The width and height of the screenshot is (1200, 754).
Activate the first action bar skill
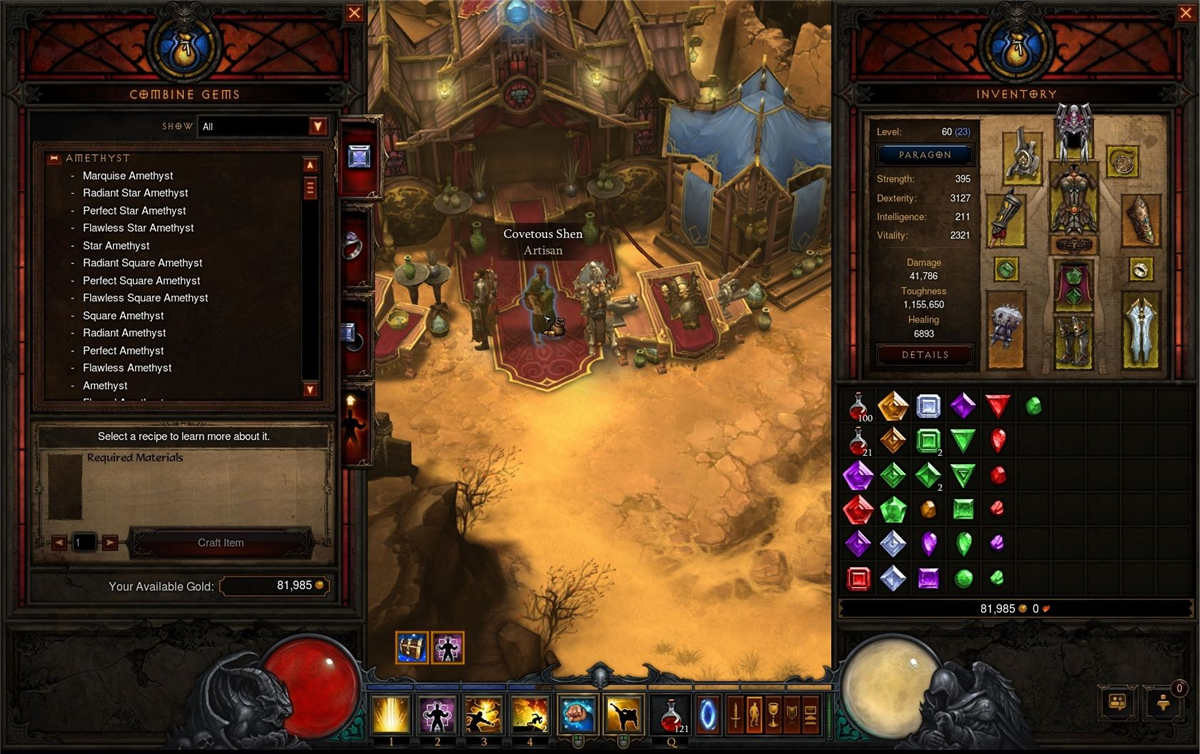coord(390,715)
